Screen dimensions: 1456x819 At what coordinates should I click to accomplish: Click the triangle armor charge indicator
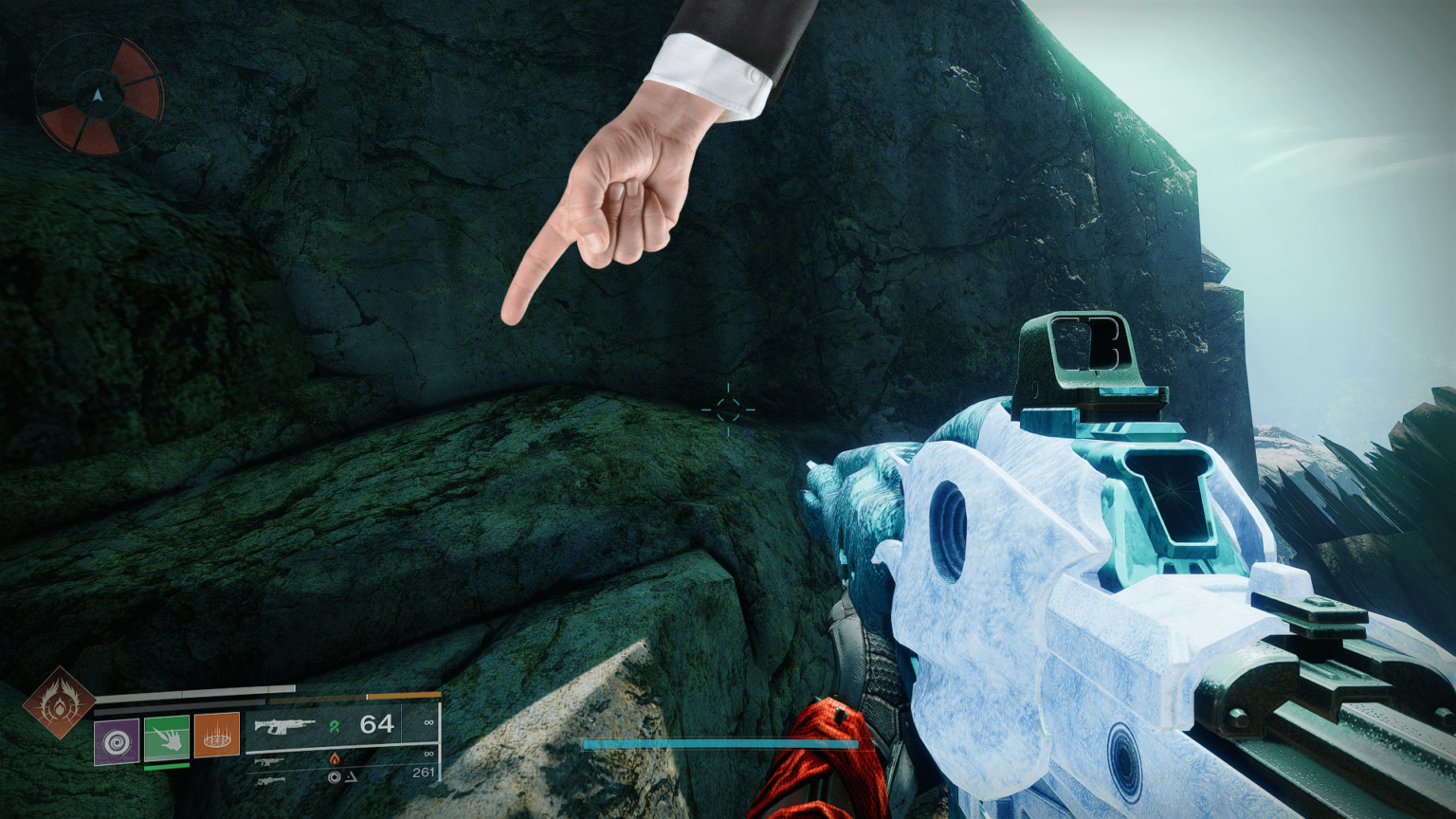(x=350, y=778)
